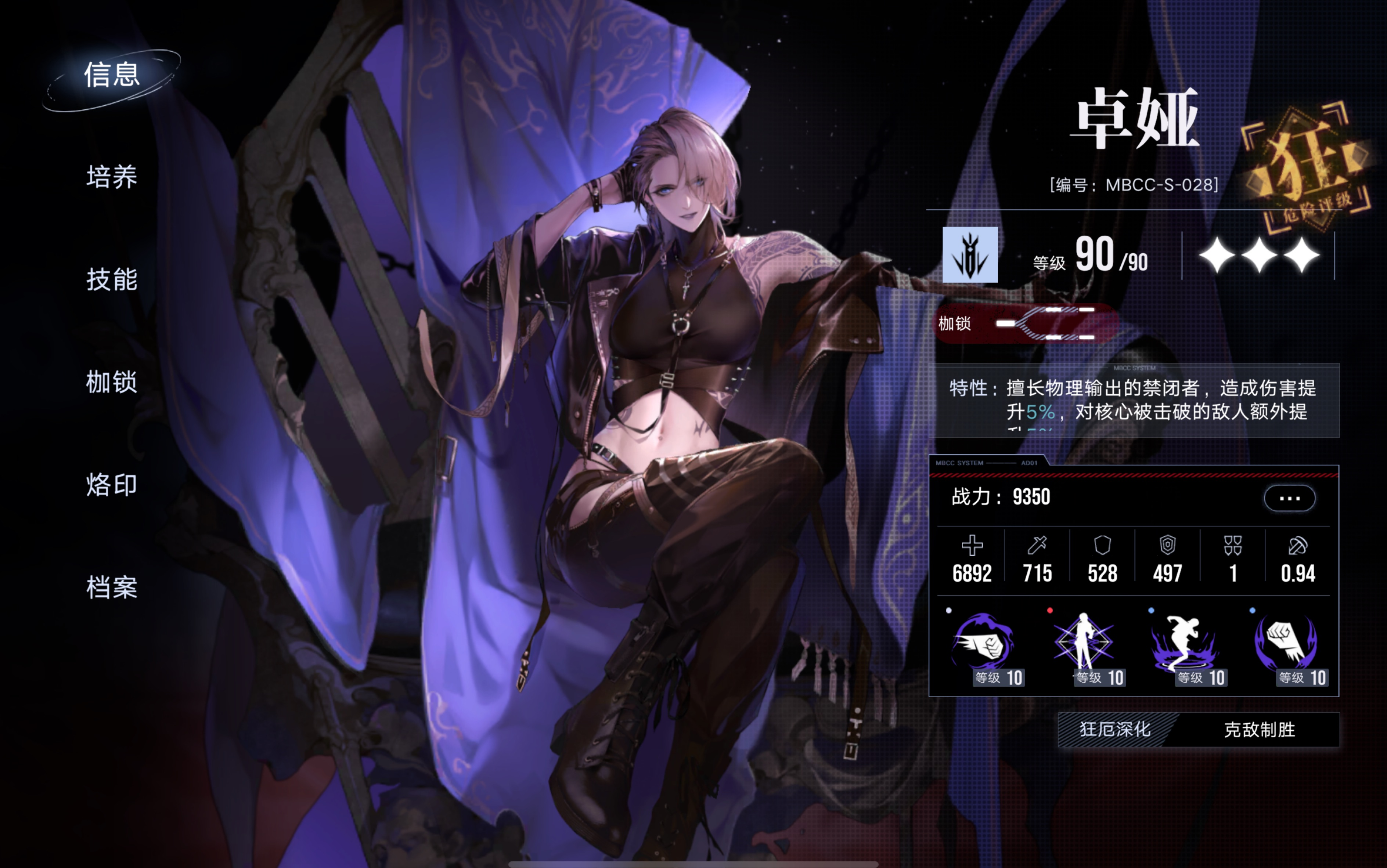
Task: Expand the 特性 trait description box
Action: pyautogui.click(x=1134, y=401)
